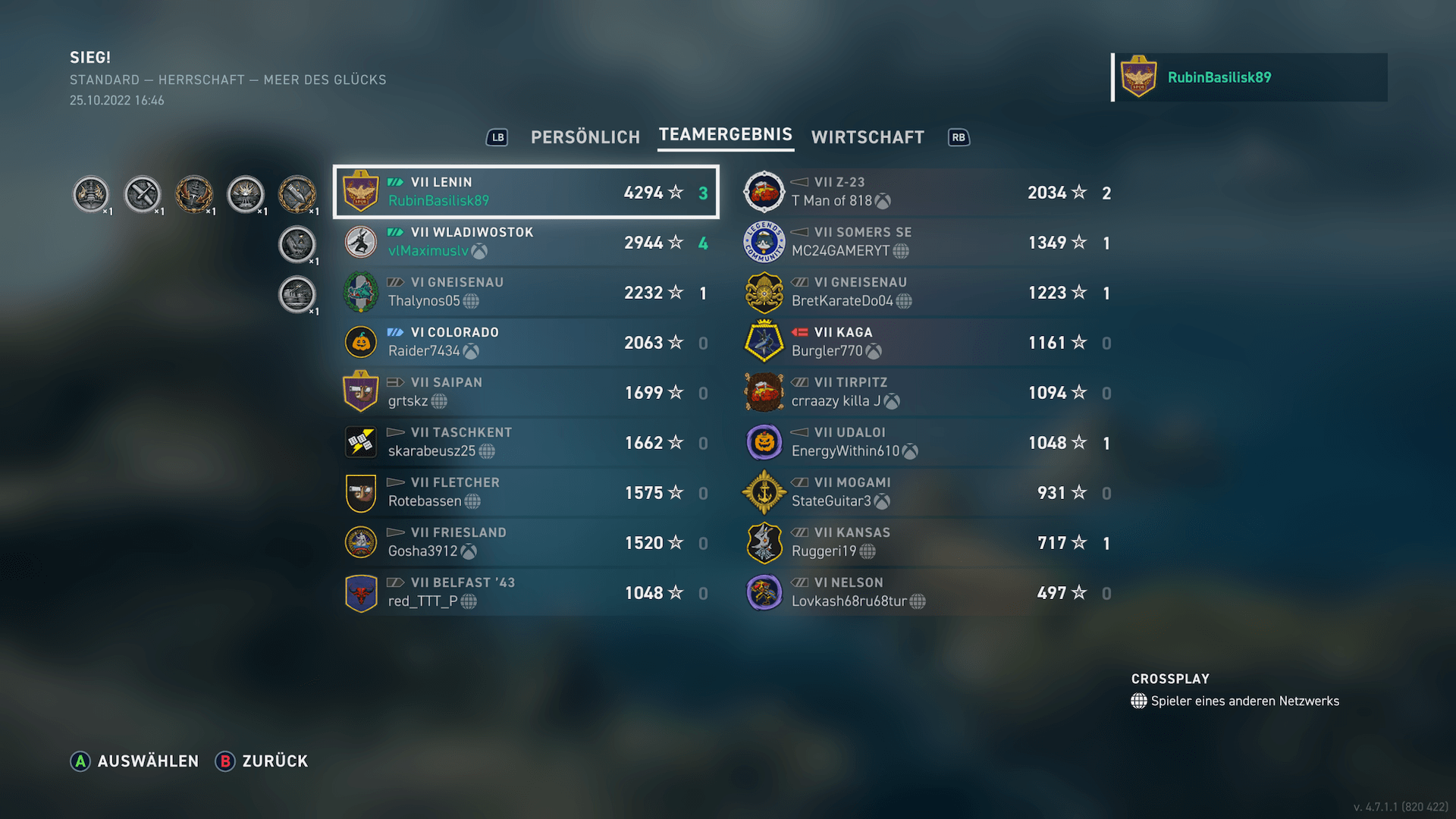Open the WIRTSCHAFT tab
This screenshot has height=819, width=1456.
tap(868, 137)
